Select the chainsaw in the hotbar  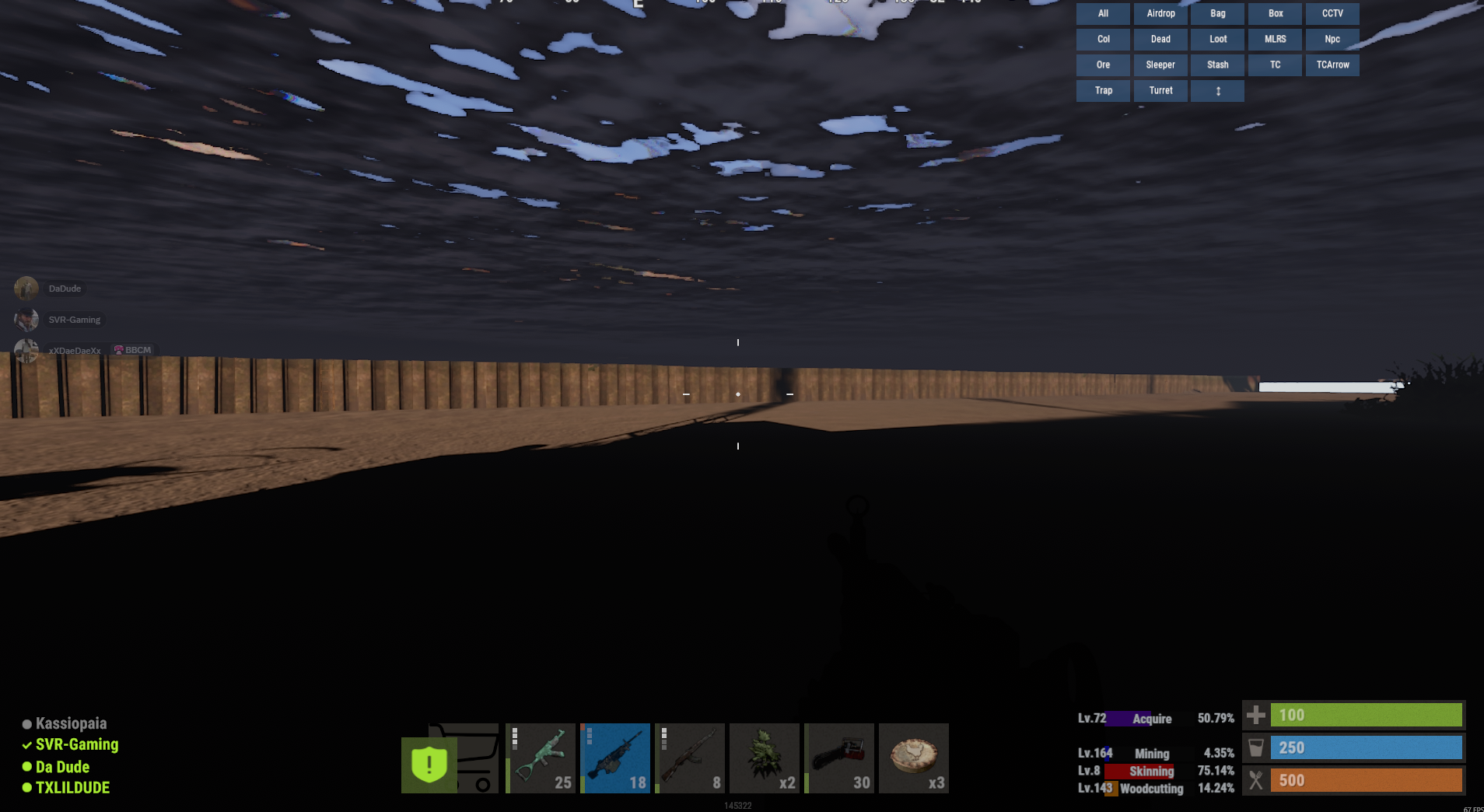point(838,758)
